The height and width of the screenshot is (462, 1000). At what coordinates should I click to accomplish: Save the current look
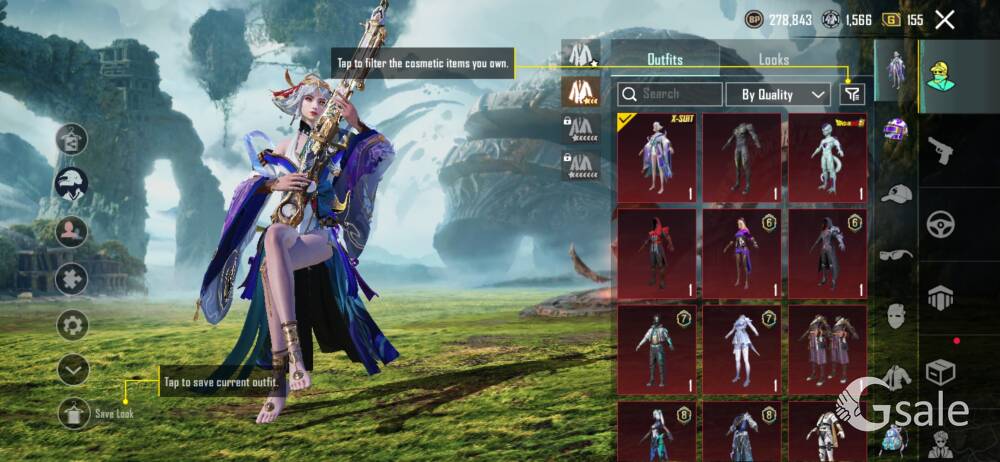tap(75, 413)
